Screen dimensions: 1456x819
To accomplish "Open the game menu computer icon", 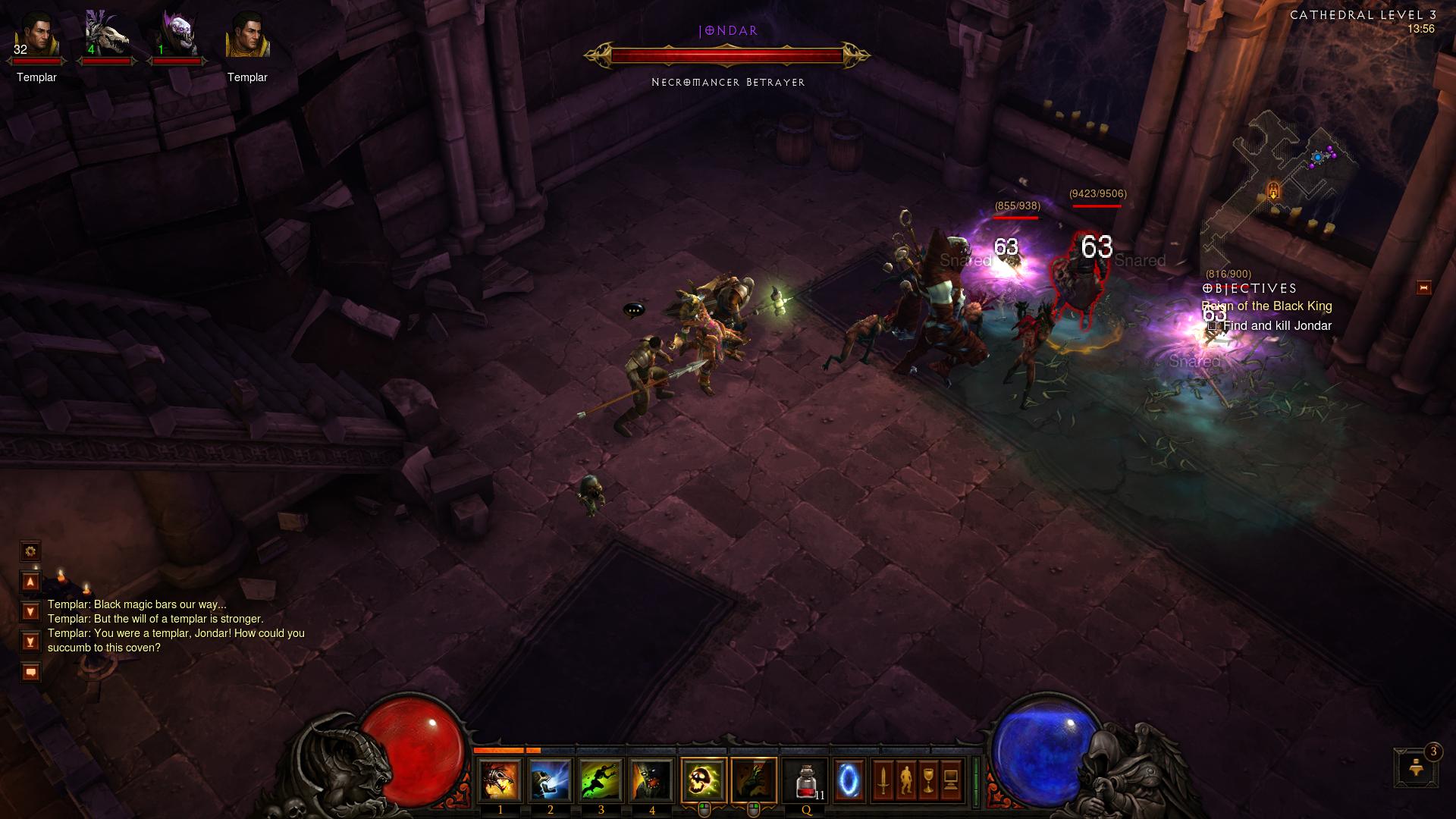I will (x=952, y=779).
